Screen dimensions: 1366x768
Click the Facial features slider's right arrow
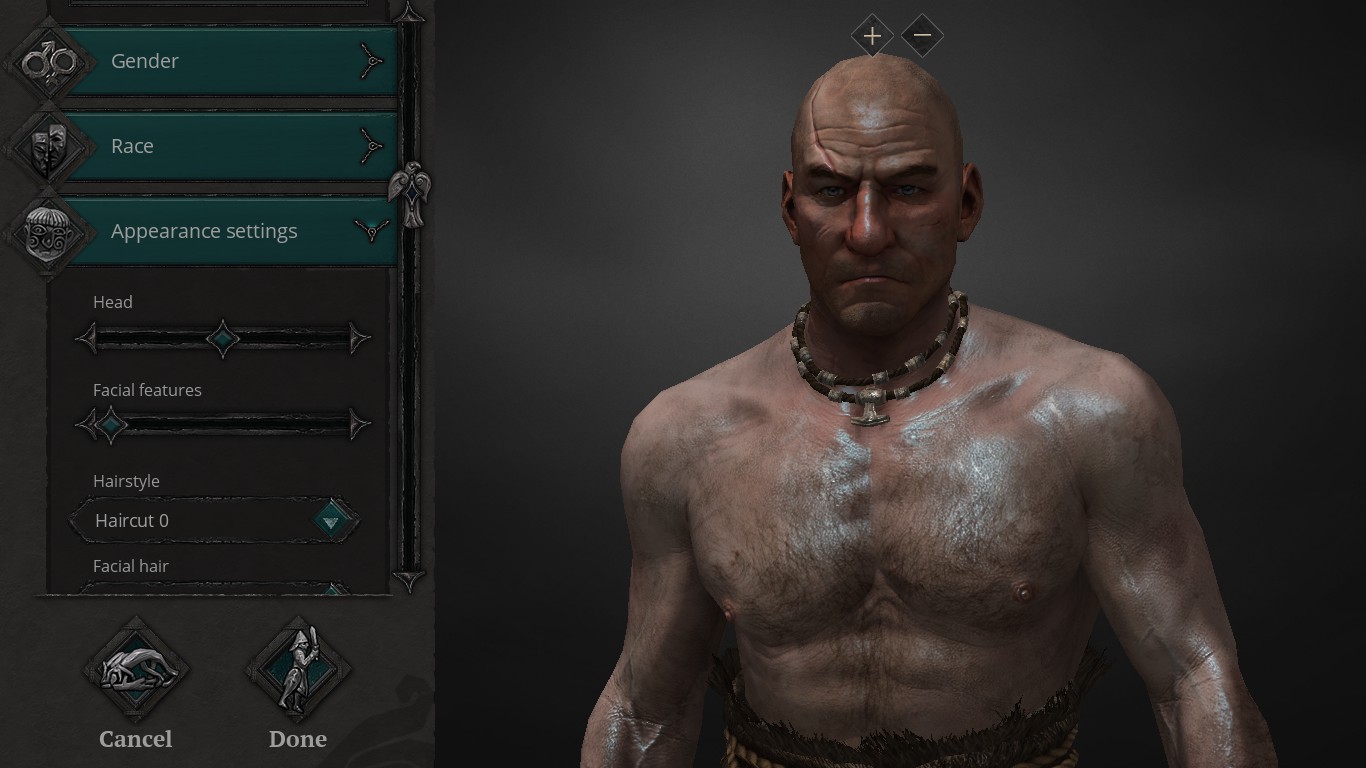(x=358, y=425)
